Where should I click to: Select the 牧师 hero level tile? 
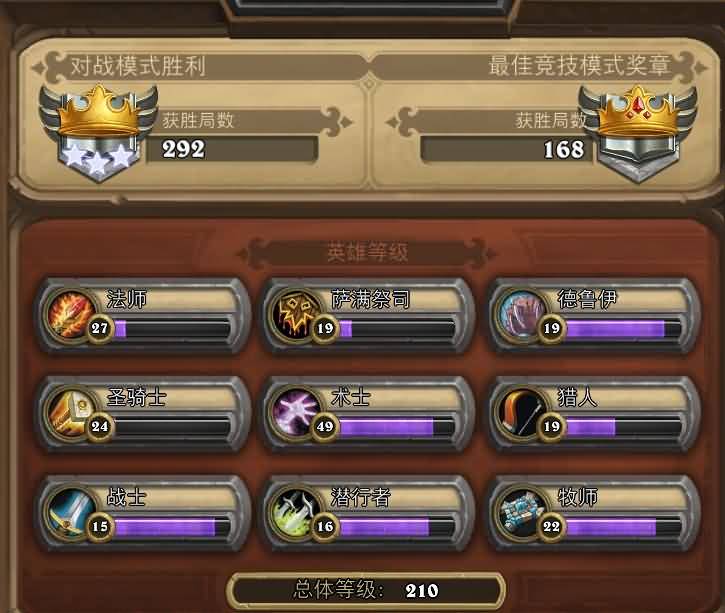594,511
